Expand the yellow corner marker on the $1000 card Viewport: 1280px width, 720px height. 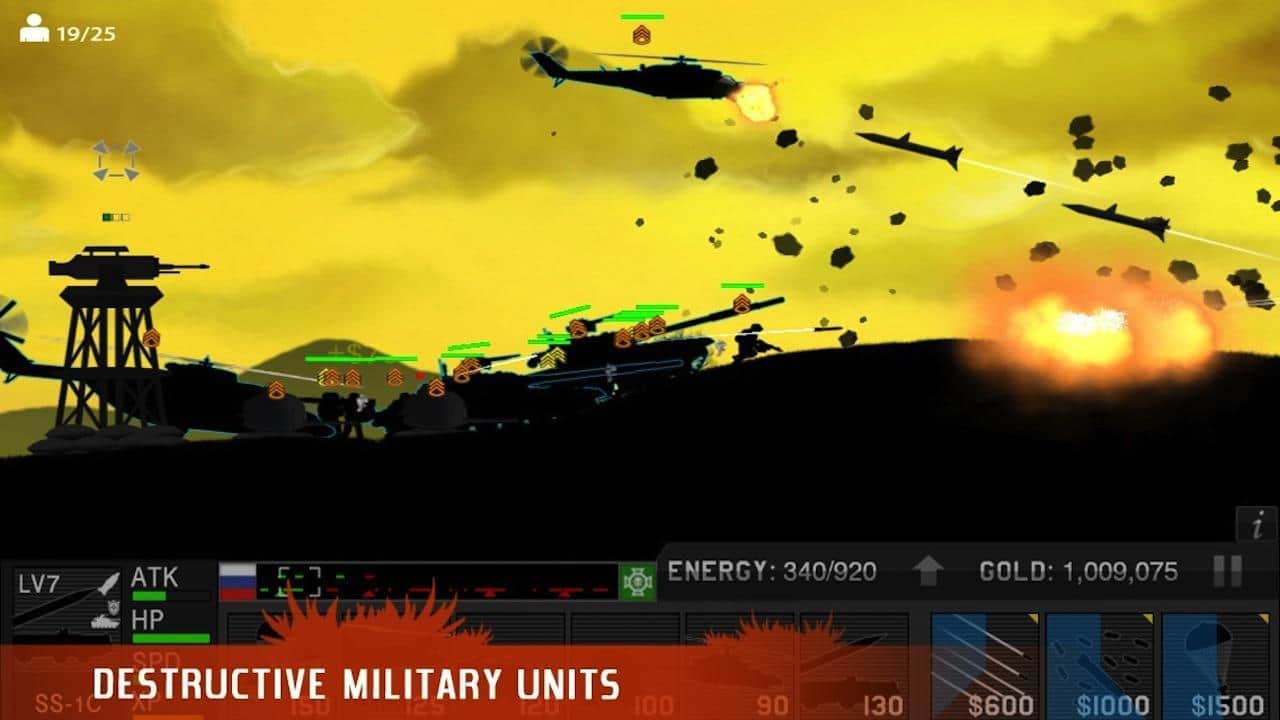(x=1149, y=616)
